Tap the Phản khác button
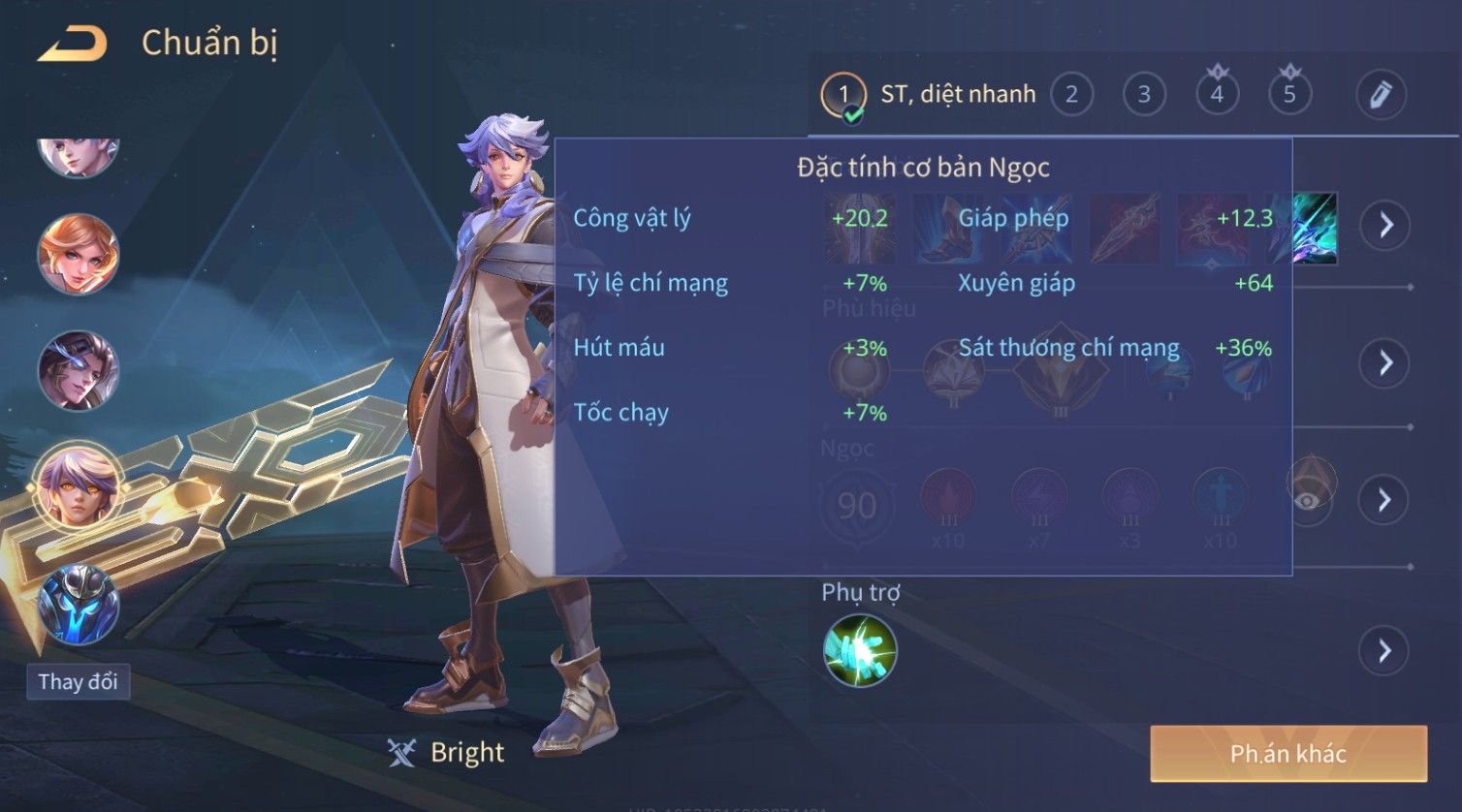 (x=1287, y=753)
